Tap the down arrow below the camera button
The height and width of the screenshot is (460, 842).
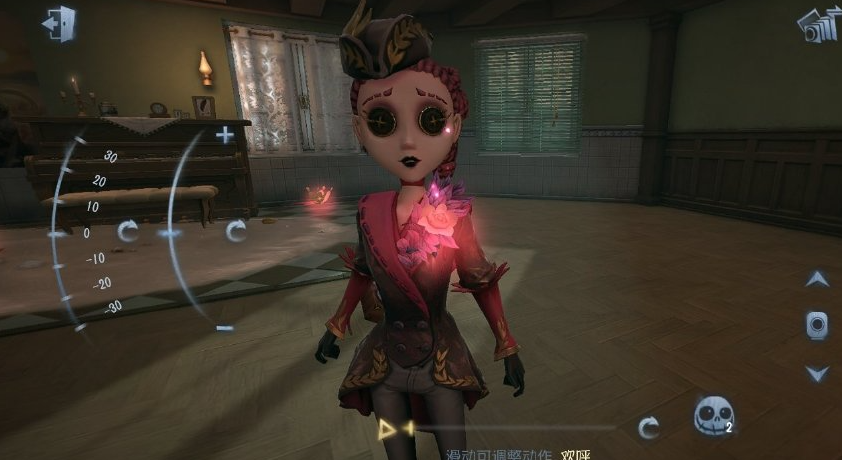click(x=817, y=373)
